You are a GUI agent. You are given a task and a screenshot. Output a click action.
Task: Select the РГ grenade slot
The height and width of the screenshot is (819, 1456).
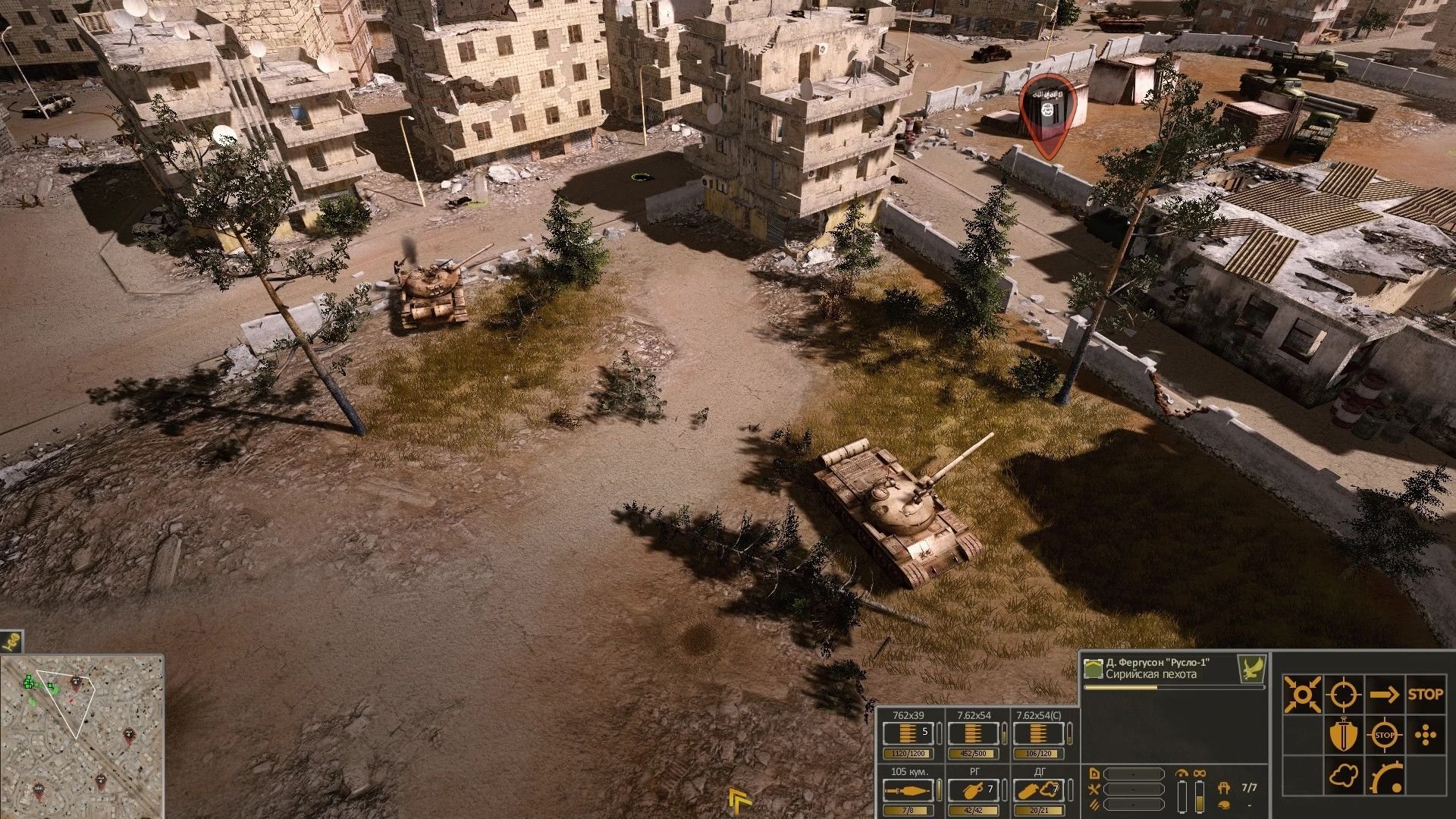click(x=974, y=791)
